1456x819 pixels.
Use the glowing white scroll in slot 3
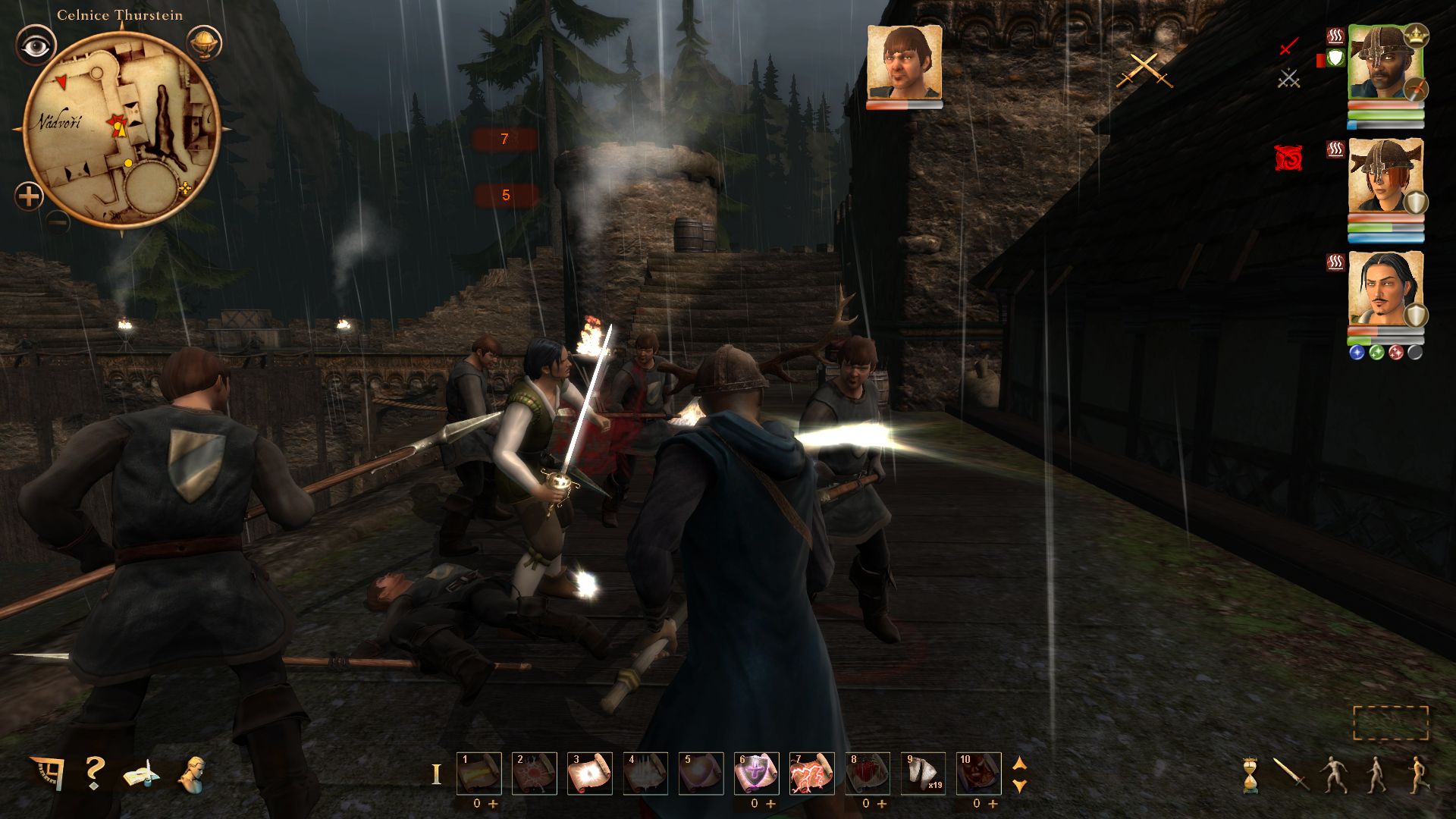click(x=589, y=773)
